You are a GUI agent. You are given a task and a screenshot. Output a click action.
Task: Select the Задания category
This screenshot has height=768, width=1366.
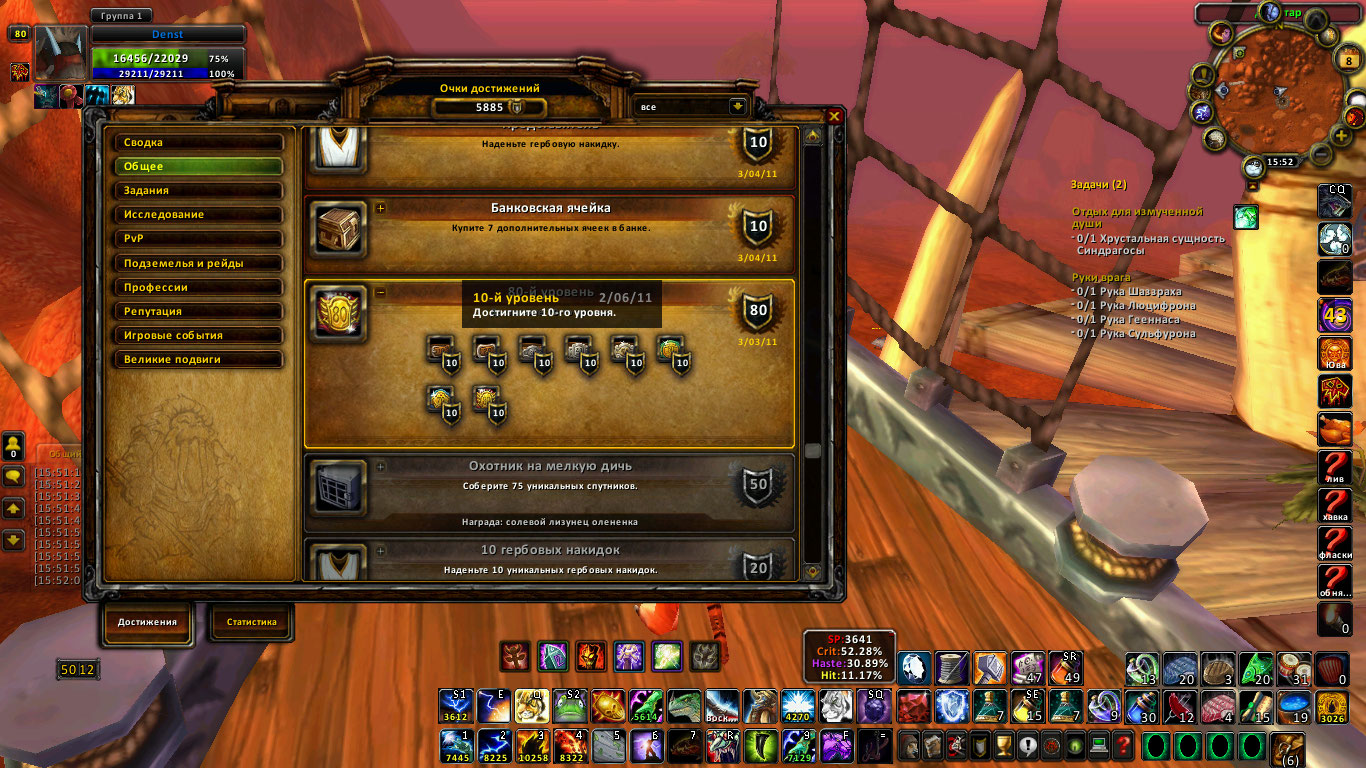(x=198, y=191)
